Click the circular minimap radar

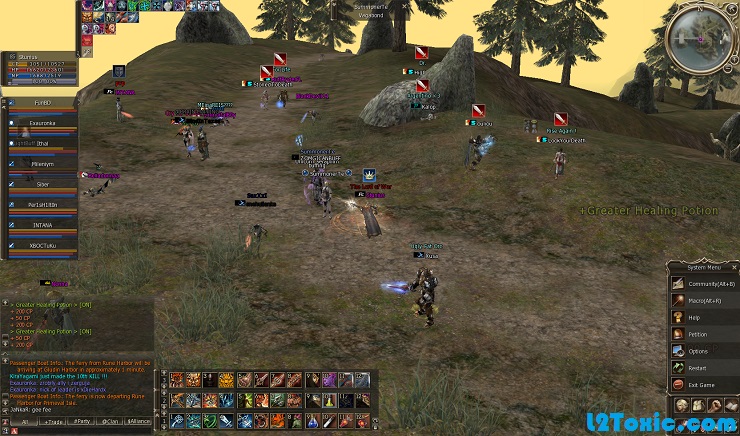pos(699,37)
